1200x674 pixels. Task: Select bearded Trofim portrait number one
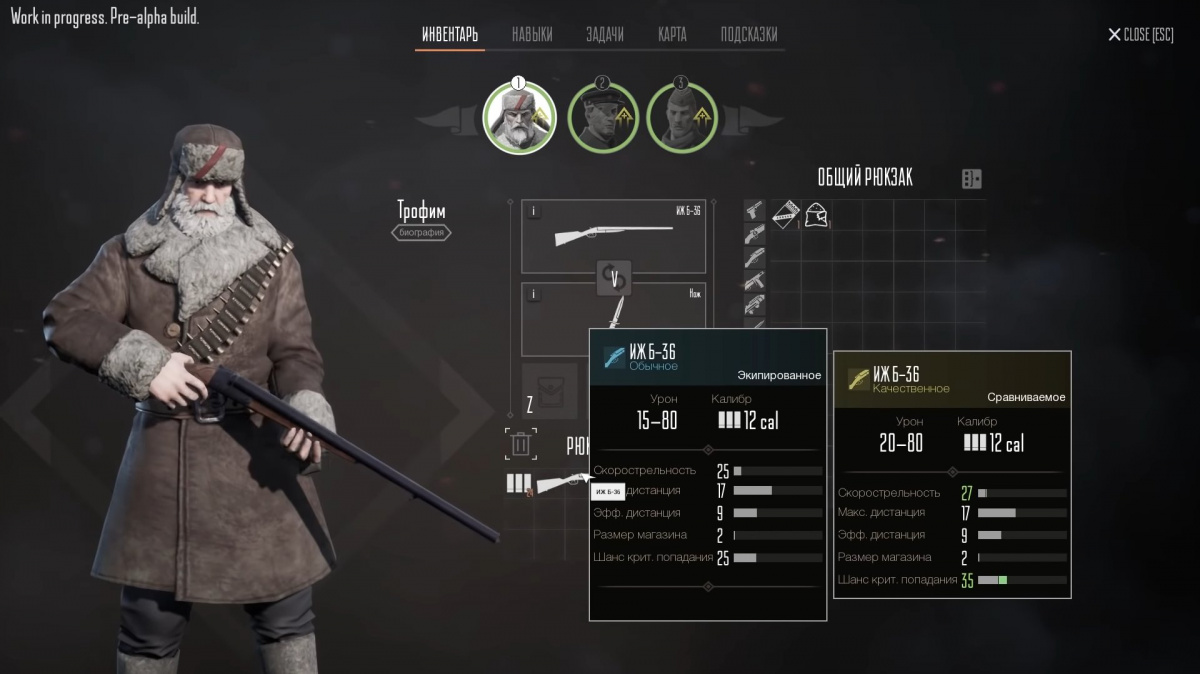click(519, 117)
